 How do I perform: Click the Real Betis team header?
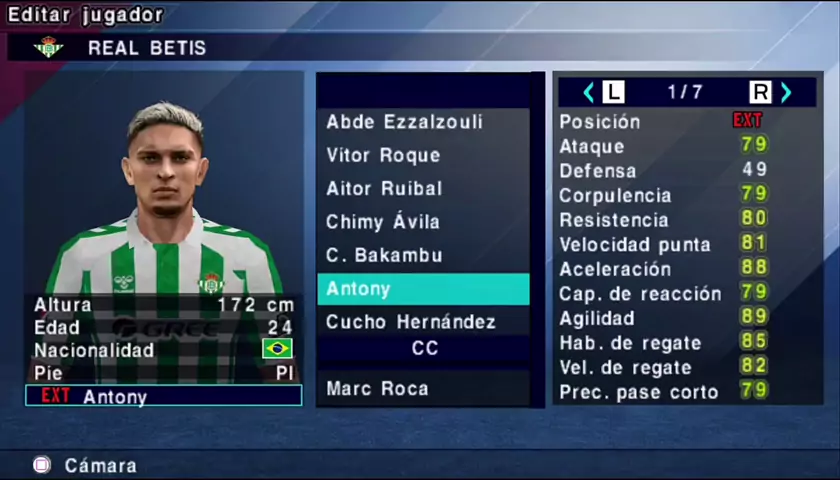146,47
